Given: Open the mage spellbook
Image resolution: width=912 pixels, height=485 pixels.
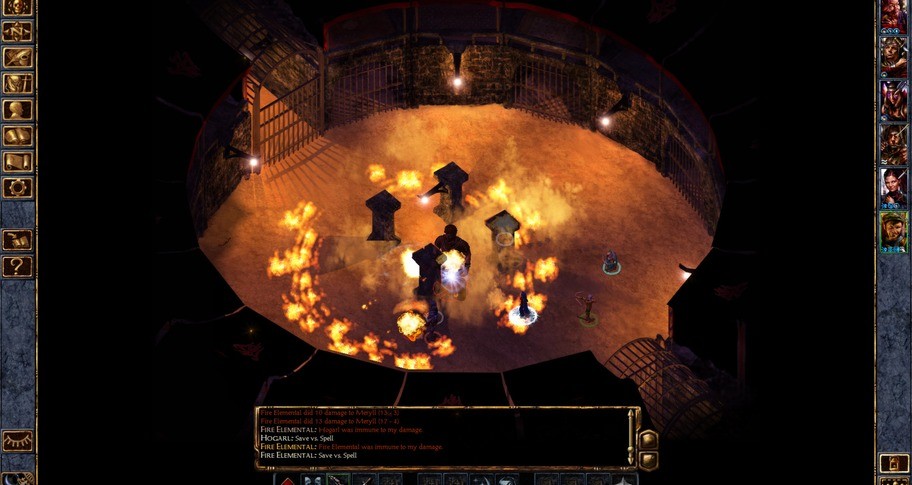Looking at the screenshot, I should coord(18,135).
